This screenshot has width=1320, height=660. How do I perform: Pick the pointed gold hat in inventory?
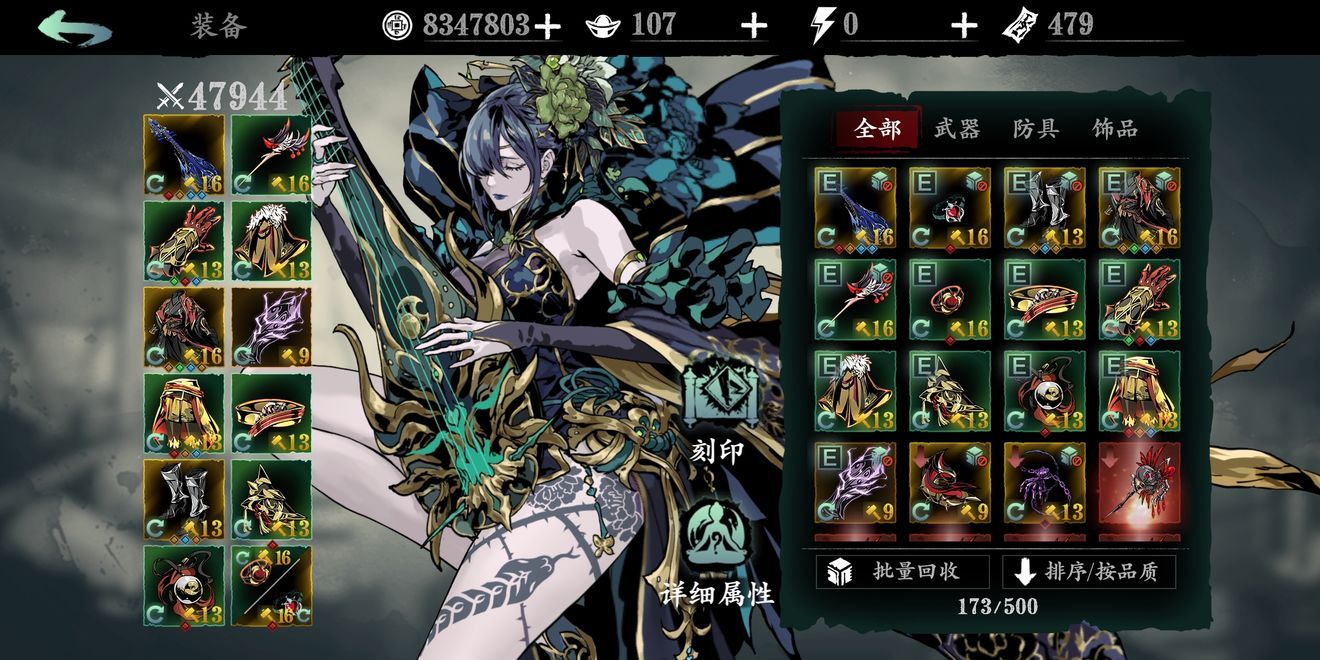coord(949,391)
